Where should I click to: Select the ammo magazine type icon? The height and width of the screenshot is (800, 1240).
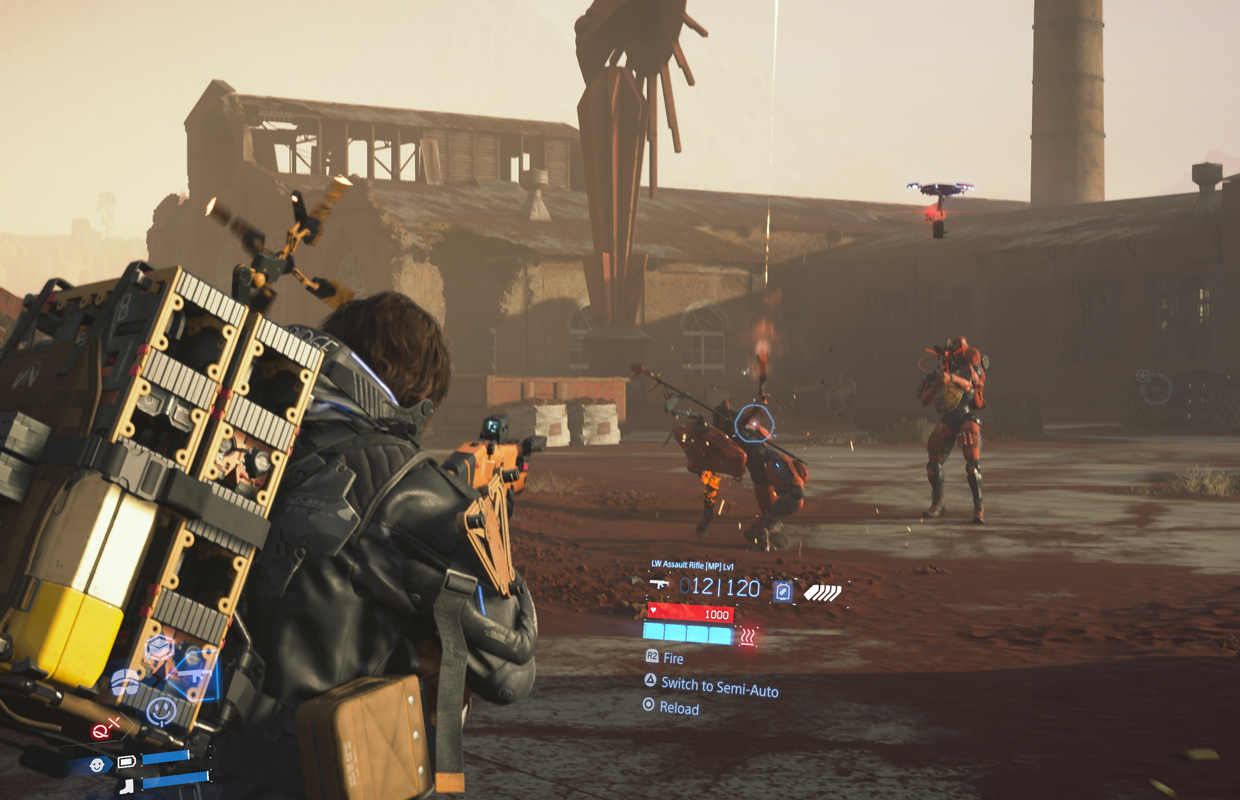coord(783,591)
